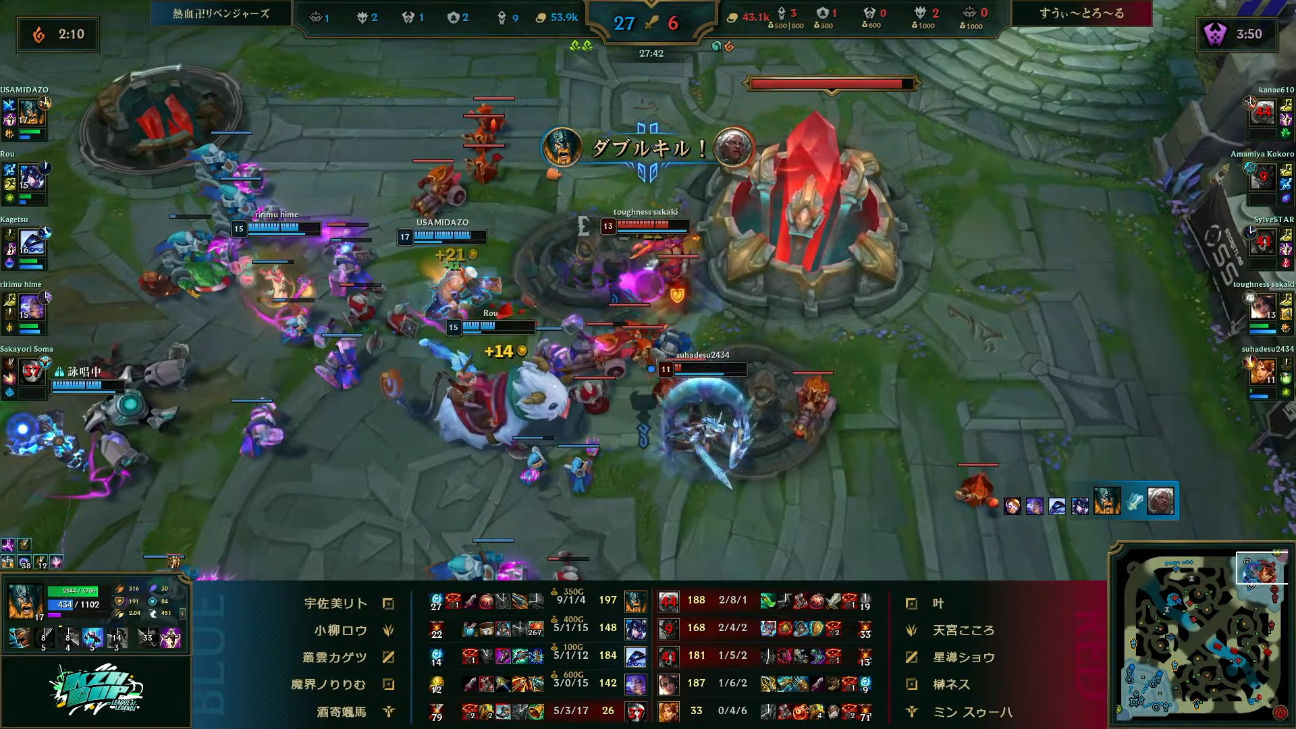Viewport: 1296px width, 729px height.
Task: Click the selected player's green health bar
Action: pos(72,590)
